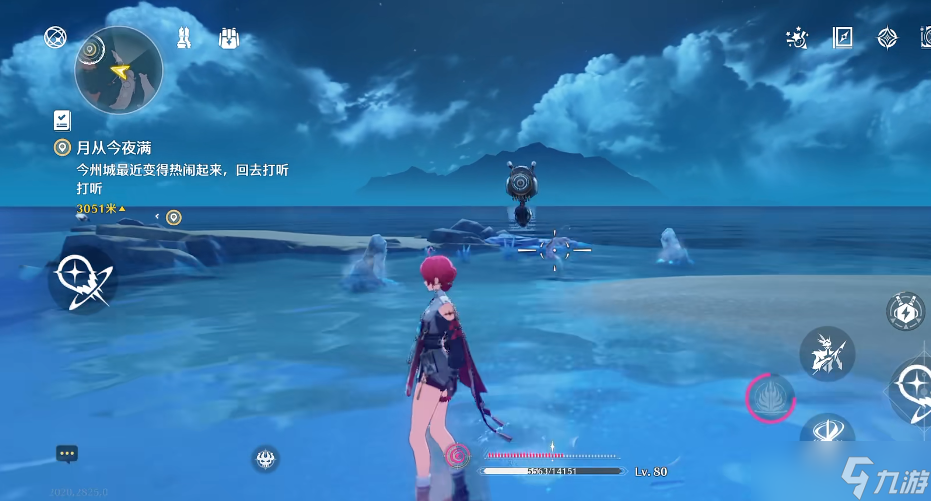
Task: Open the twin-figure team icon
Action: pyautogui.click(x=184, y=38)
